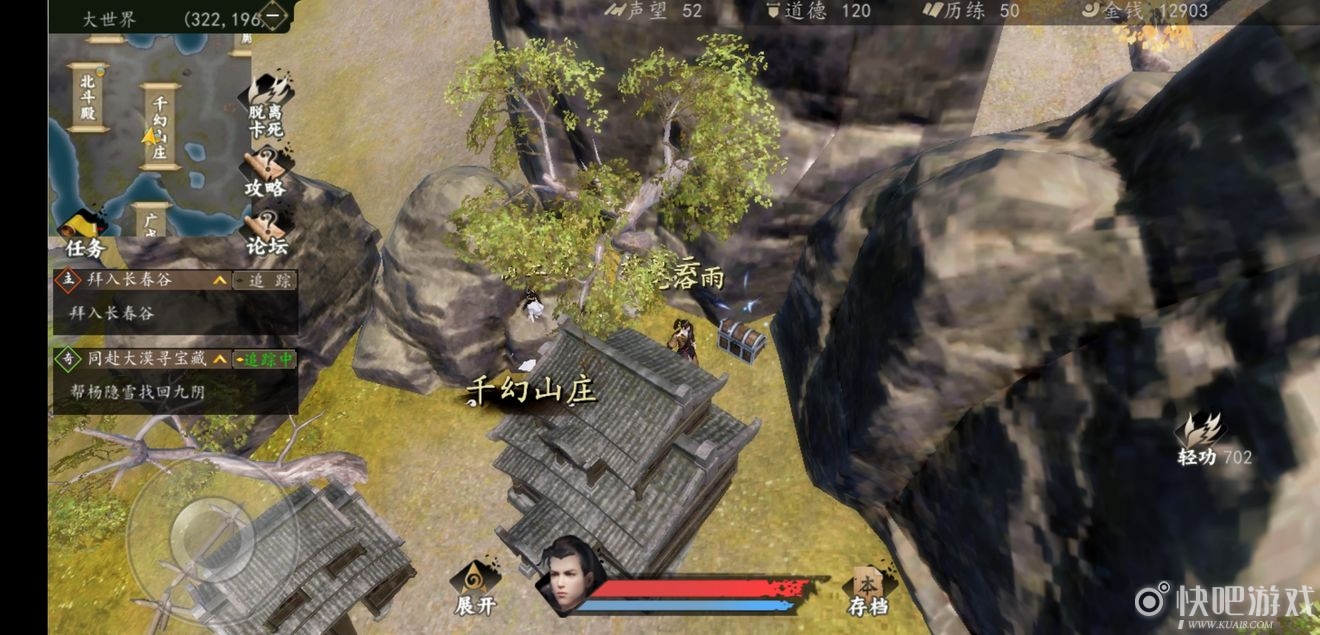Click the 脱离卡死 unstuck button

[x=266, y=108]
